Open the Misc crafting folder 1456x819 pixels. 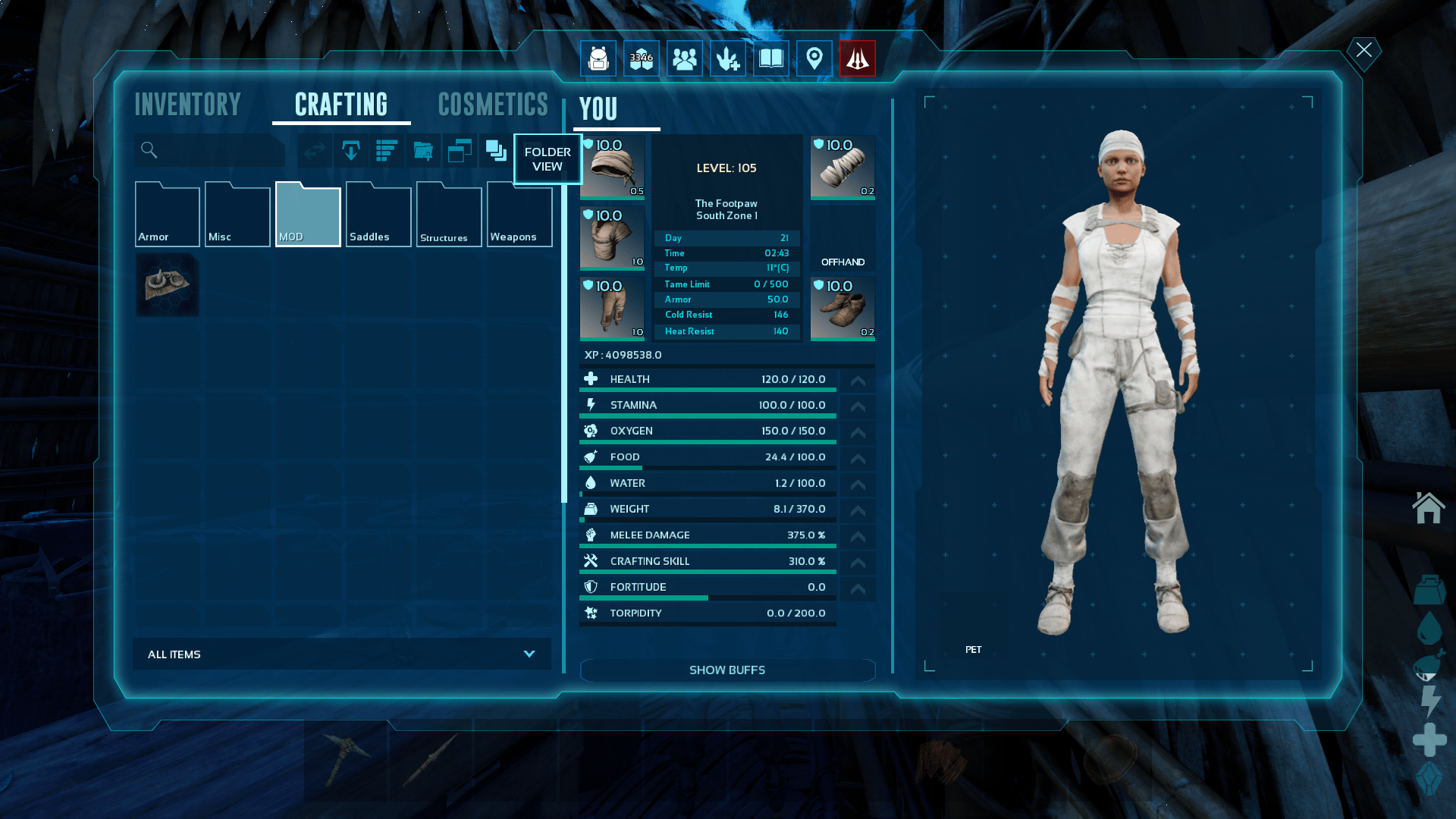click(237, 215)
